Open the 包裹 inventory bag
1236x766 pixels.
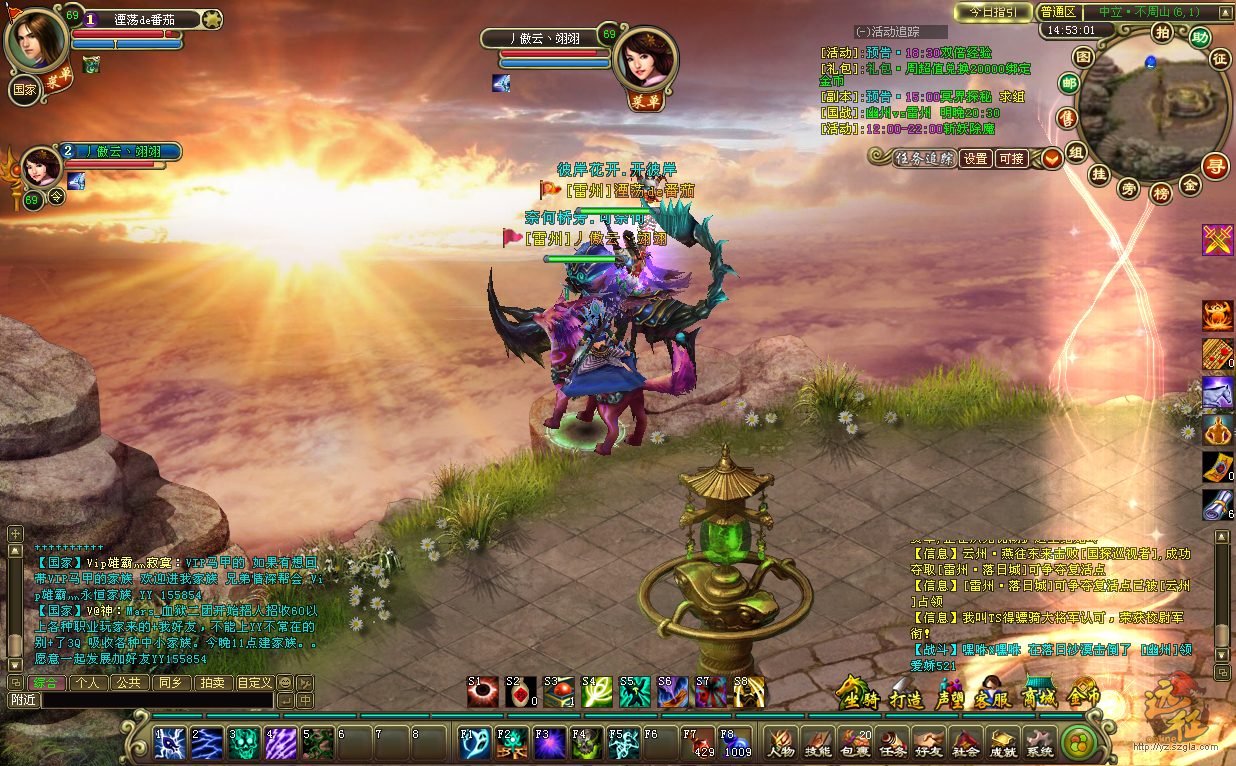tap(855, 743)
